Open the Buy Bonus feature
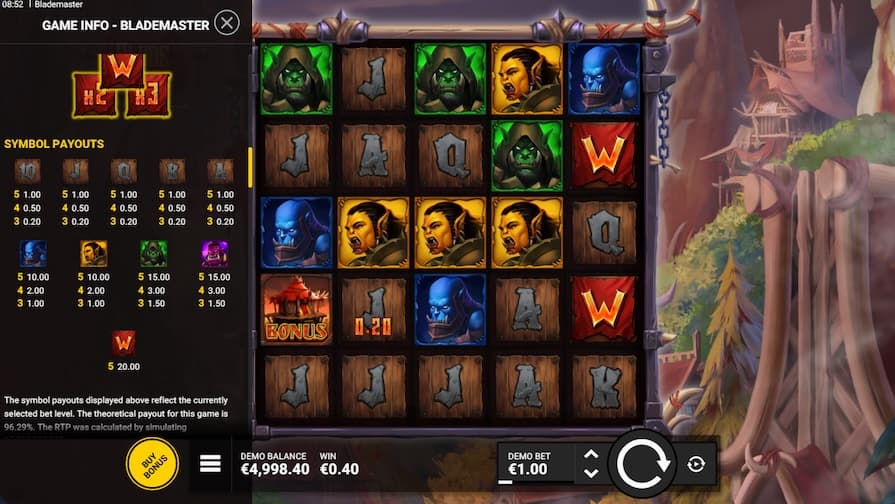The height and width of the screenshot is (504, 895). click(152, 464)
